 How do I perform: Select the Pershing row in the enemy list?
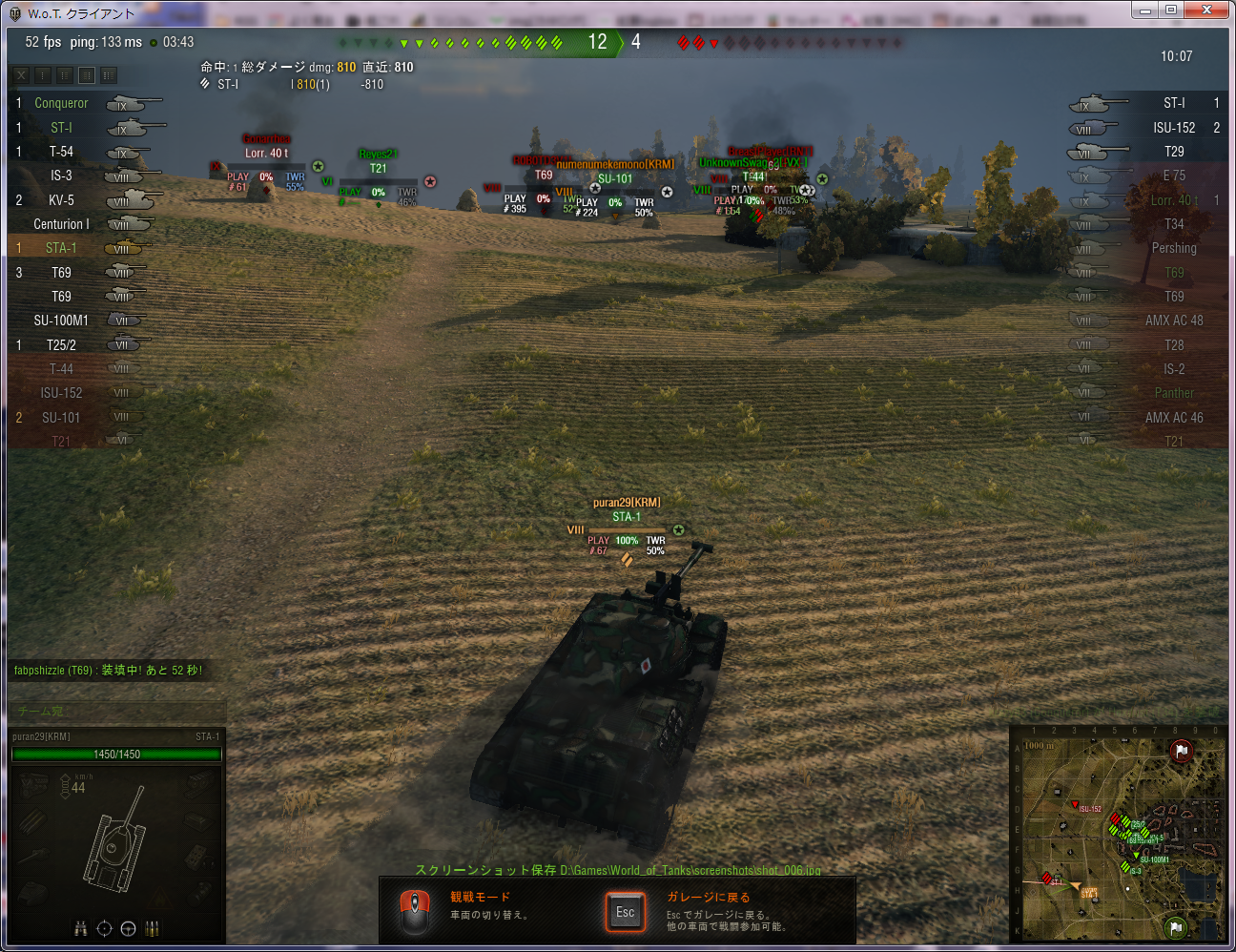1173,248
